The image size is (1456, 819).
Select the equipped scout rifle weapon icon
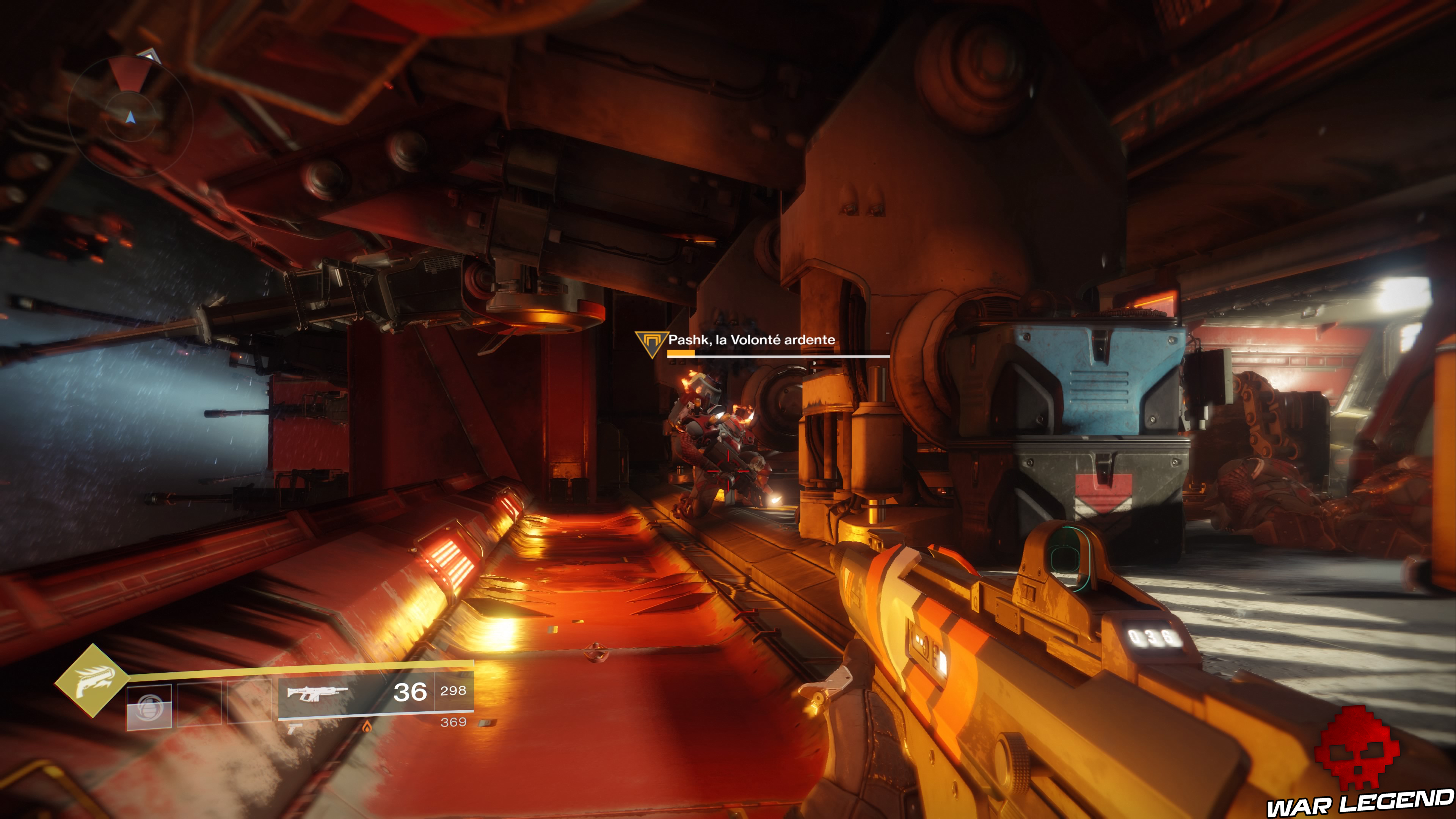(318, 693)
